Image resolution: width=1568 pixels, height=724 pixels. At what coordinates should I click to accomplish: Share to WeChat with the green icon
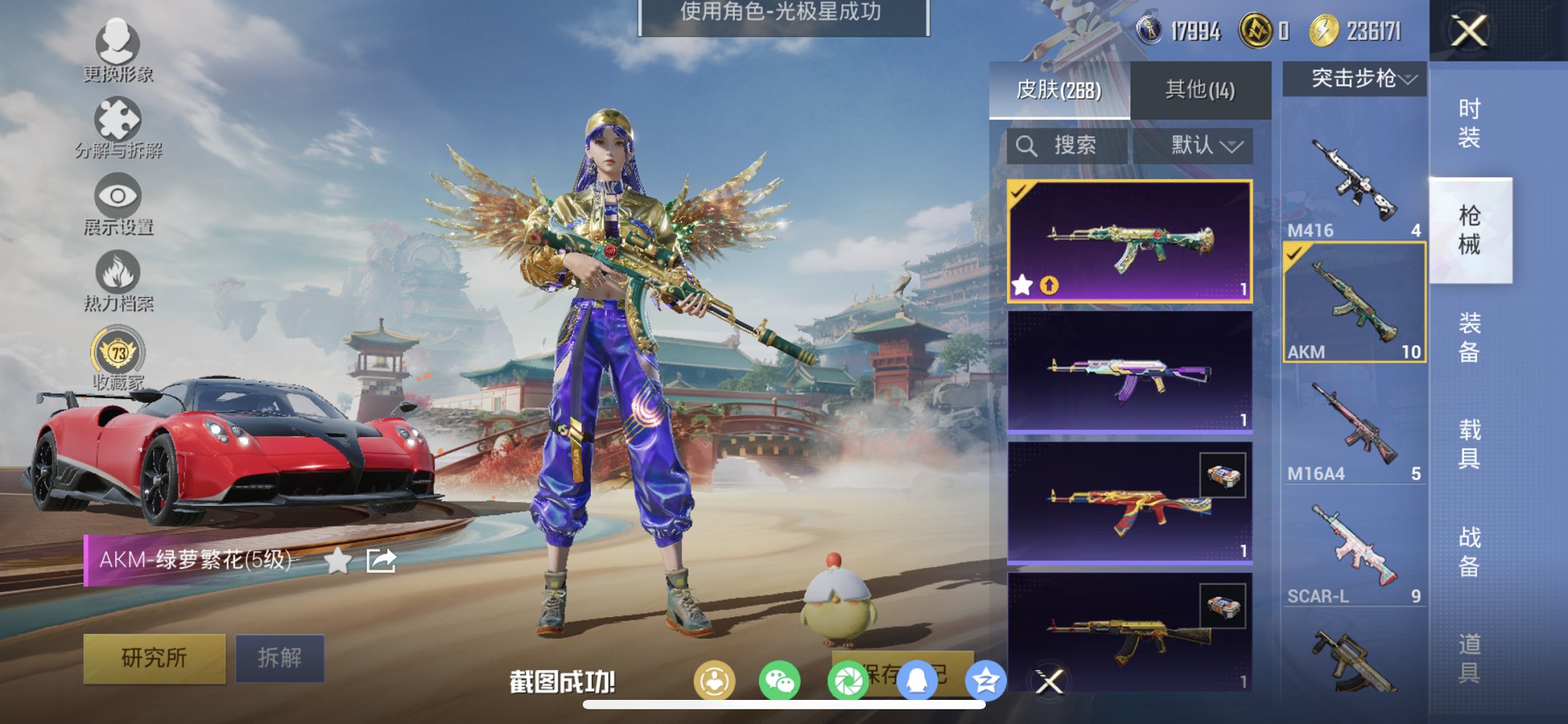[781, 679]
